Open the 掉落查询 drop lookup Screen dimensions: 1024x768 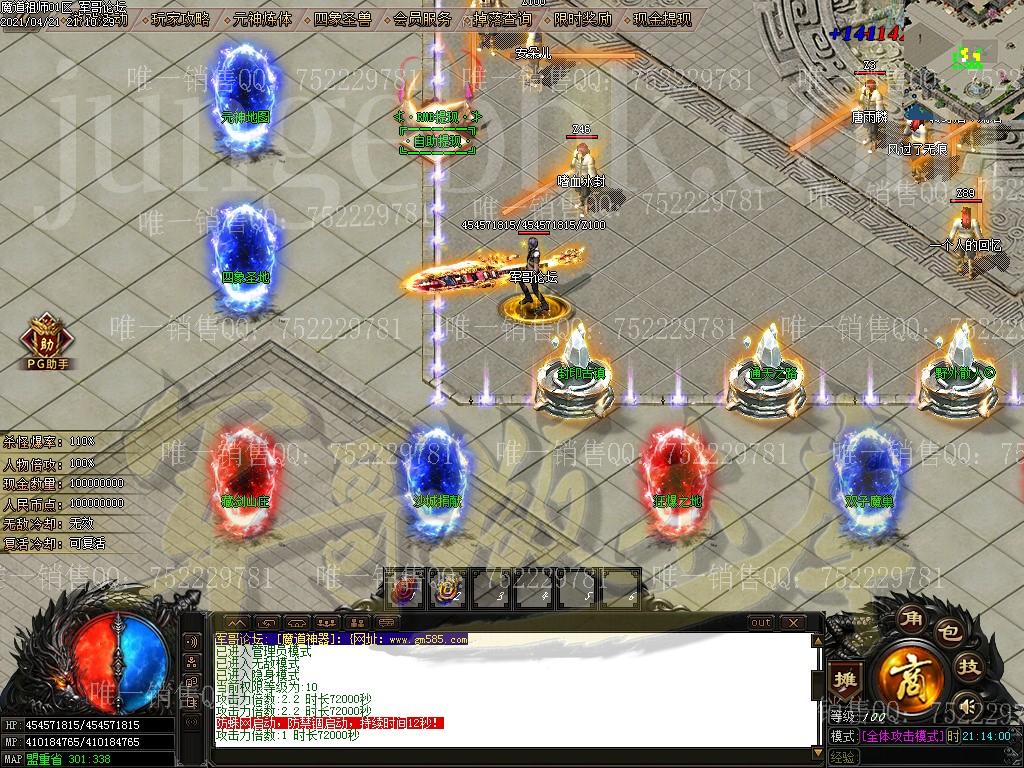click(502, 19)
